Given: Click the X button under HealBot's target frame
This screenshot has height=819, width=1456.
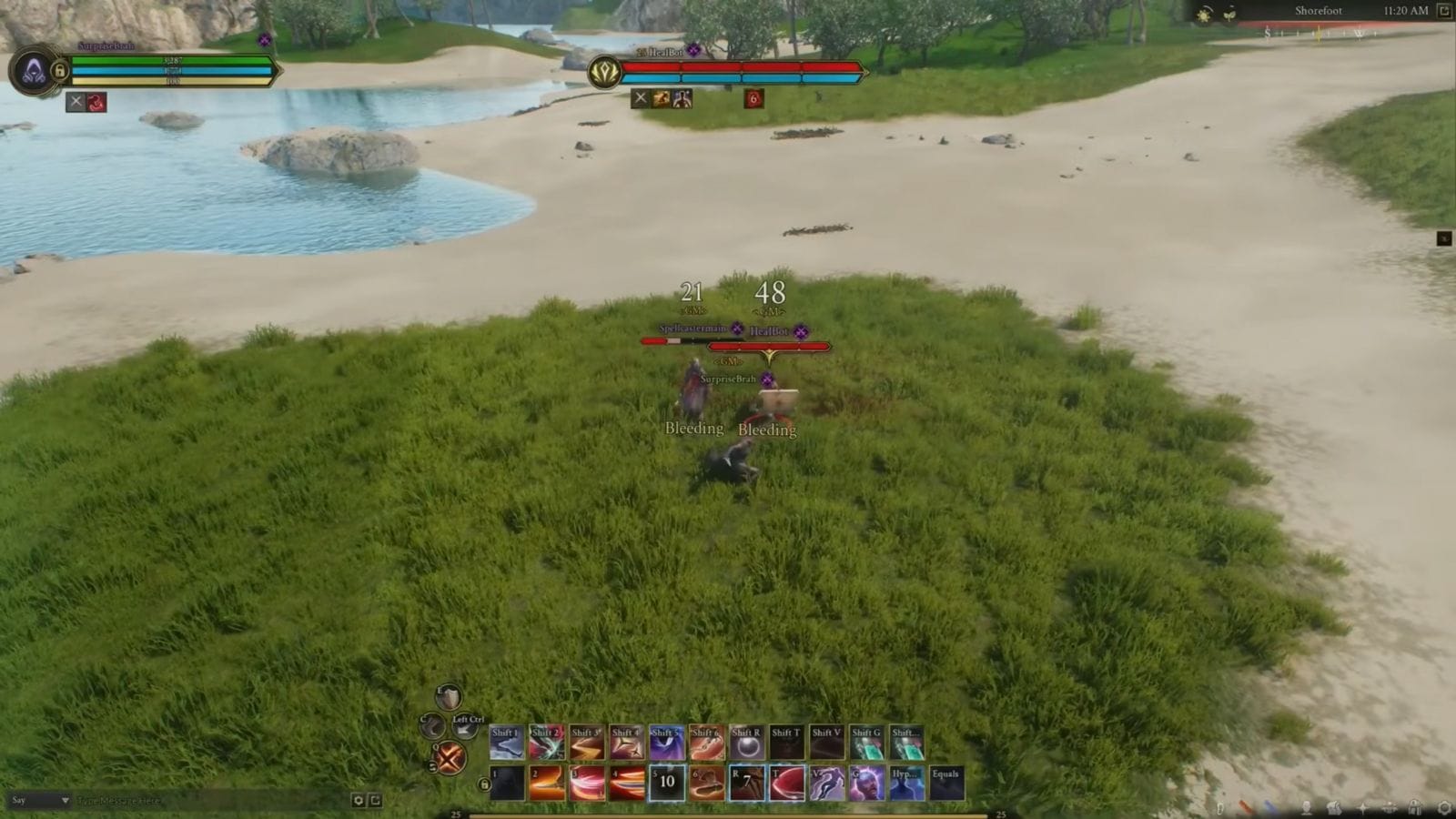Looking at the screenshot, I should (x=642, y=100).
